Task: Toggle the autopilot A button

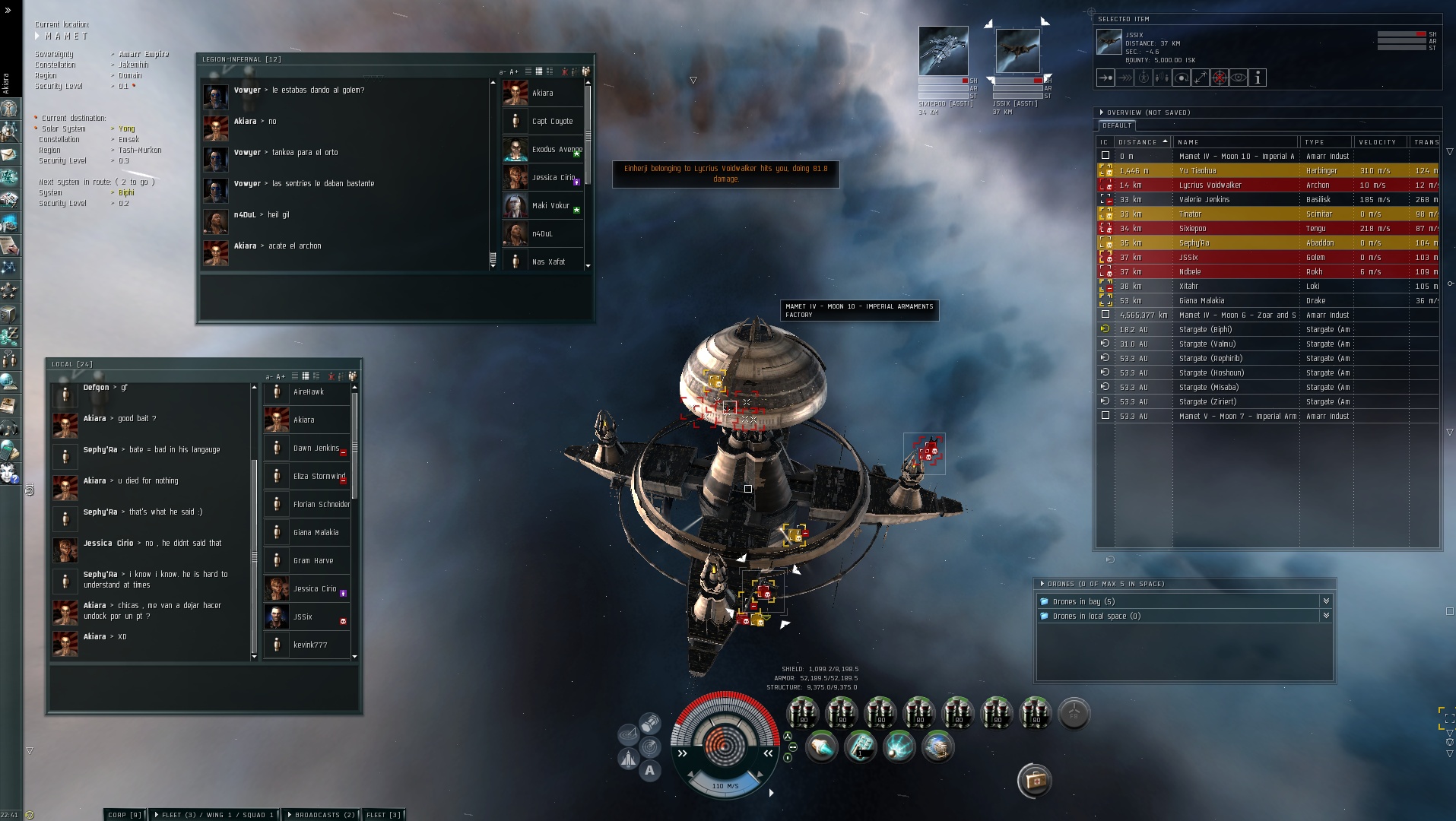Action: click(x=649, y=770)
